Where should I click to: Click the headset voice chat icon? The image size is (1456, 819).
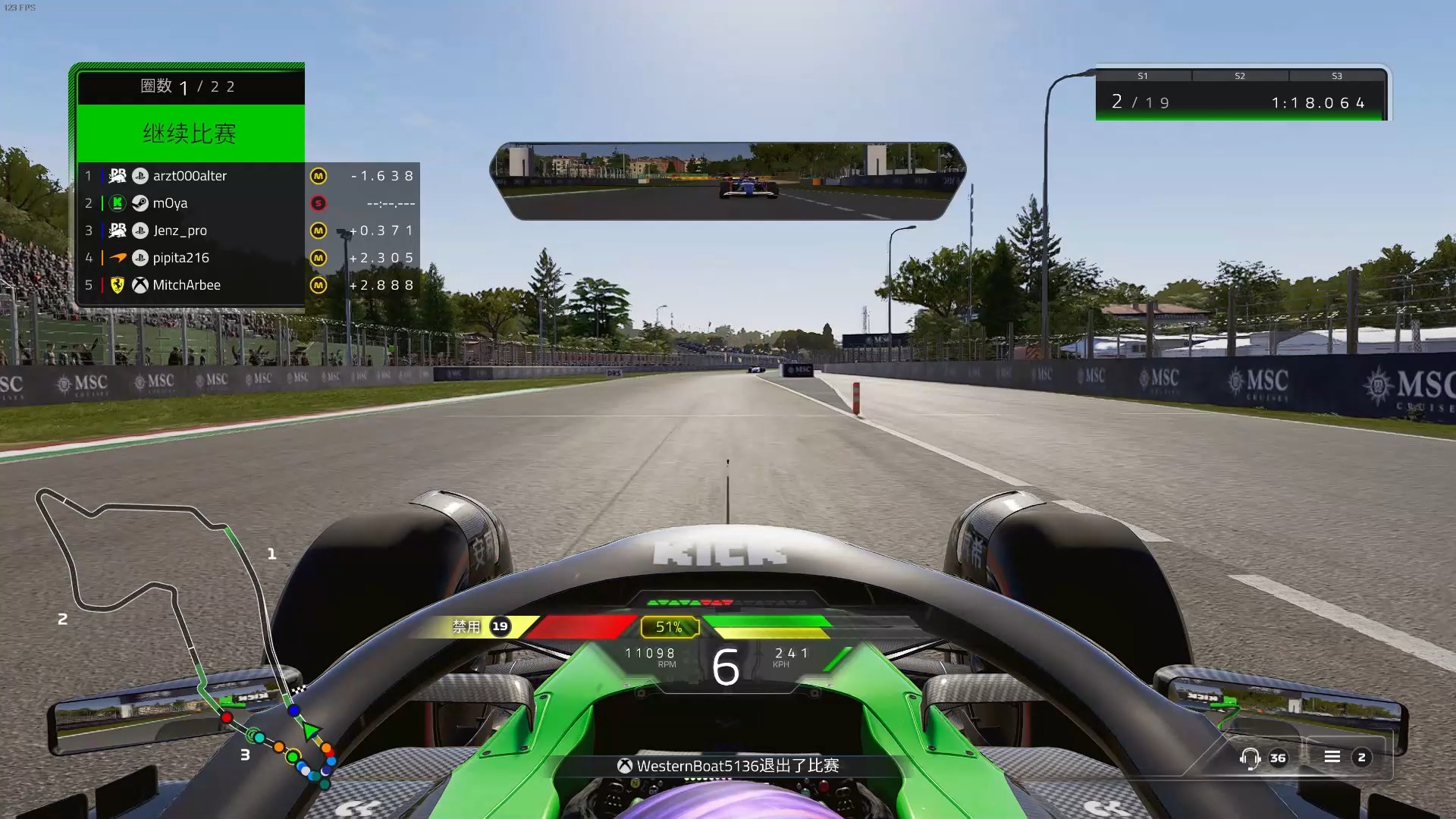(1250, 758)
